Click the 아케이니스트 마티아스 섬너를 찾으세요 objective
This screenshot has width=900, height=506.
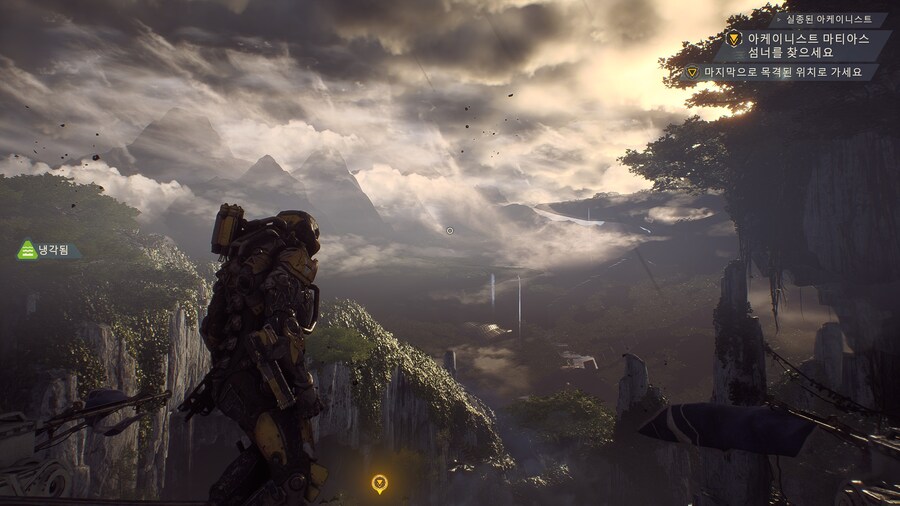[807, 45]
